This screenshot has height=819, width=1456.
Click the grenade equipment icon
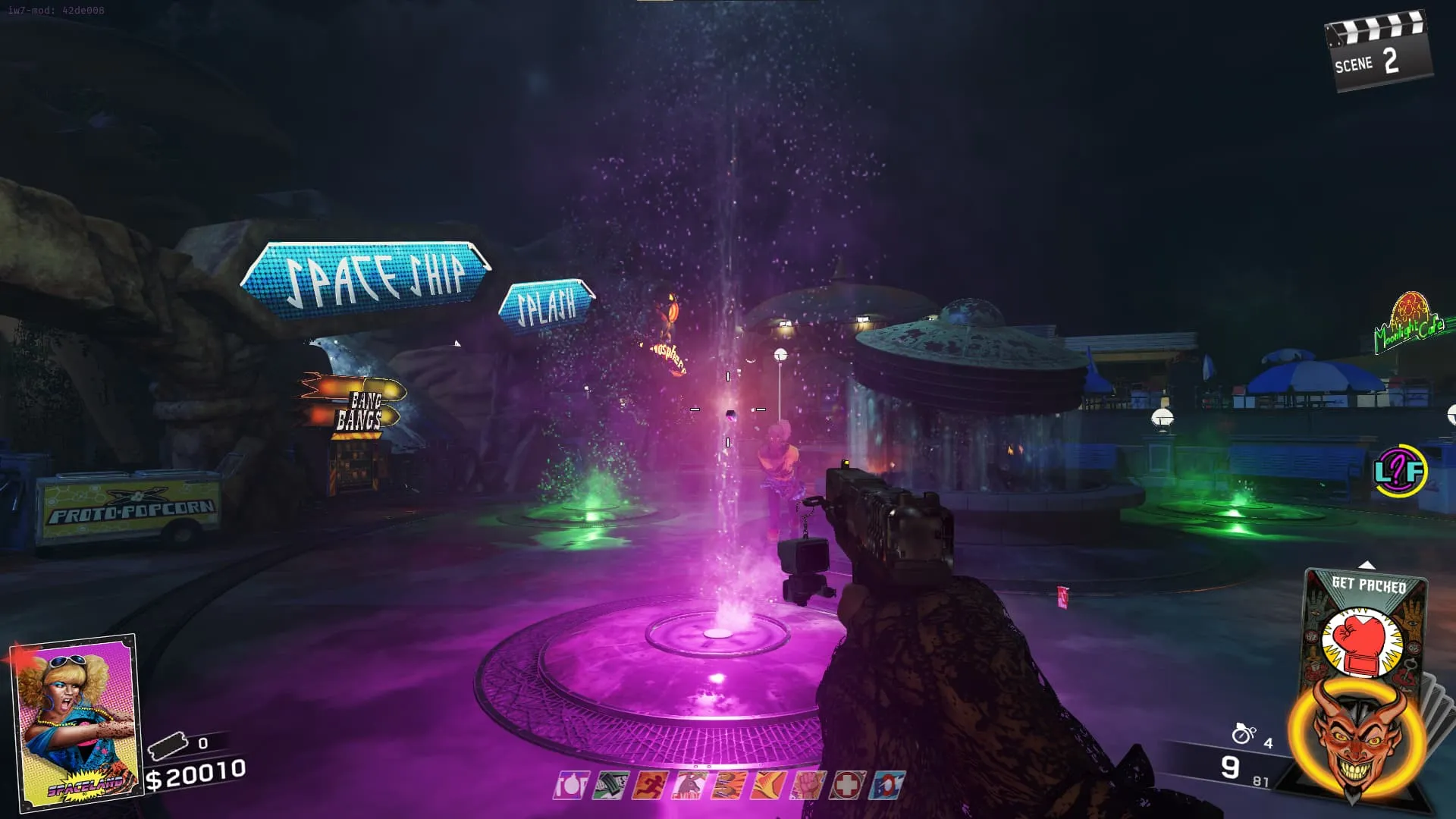(x=1244, y=733)
